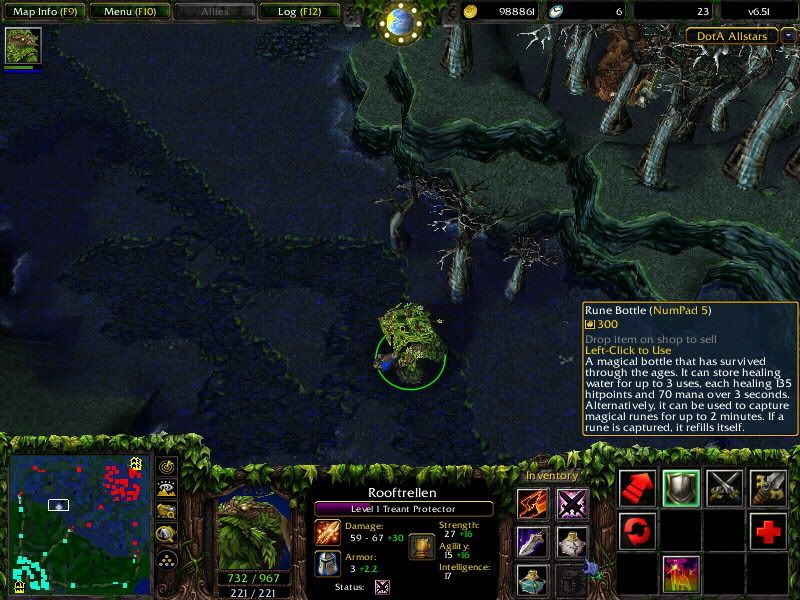Image resolution: width=800 pixels, height=600 pixels.
Task: Open the Map Info (F9) menu
Action: pyautogui.click(x=43, y=12)
